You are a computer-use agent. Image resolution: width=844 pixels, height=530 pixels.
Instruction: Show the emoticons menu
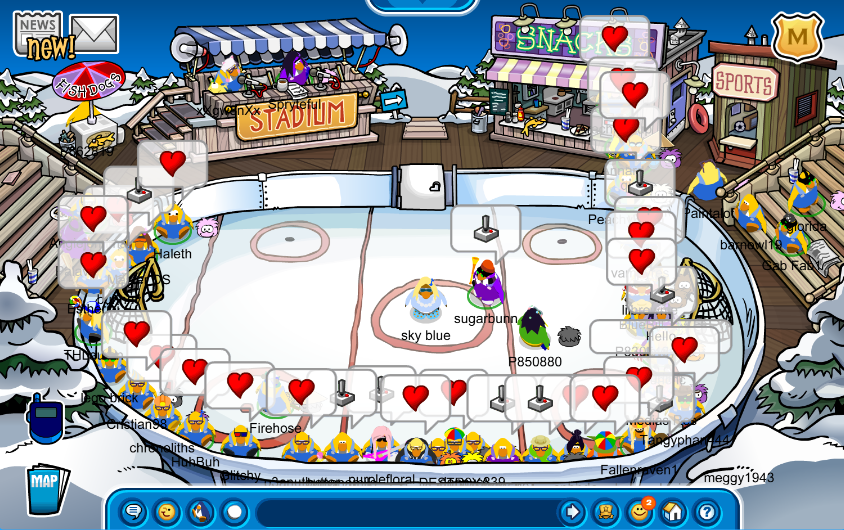pos(166,512)
